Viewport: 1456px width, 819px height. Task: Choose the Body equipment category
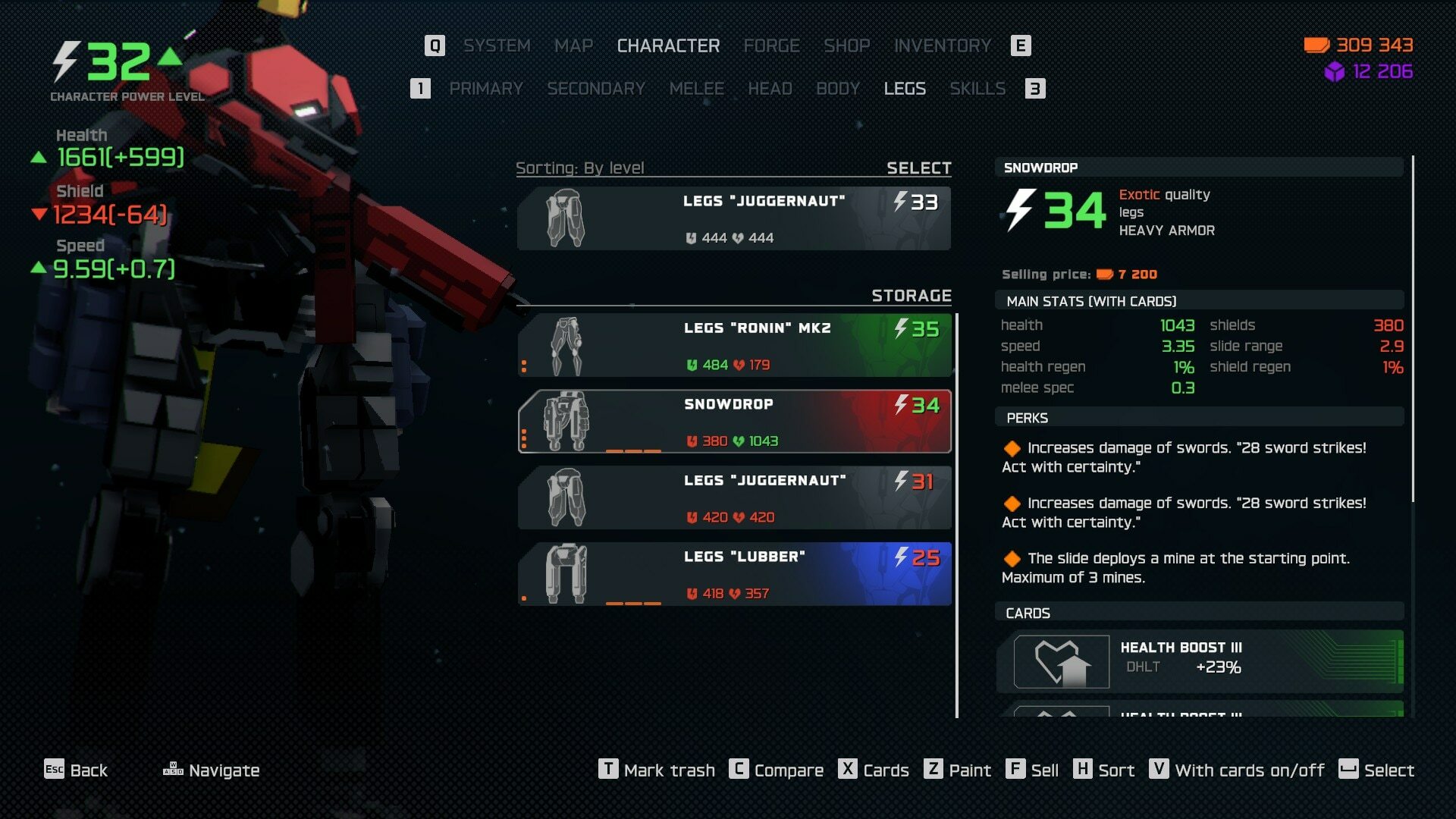pyautogui.click(x=837, y=89)
